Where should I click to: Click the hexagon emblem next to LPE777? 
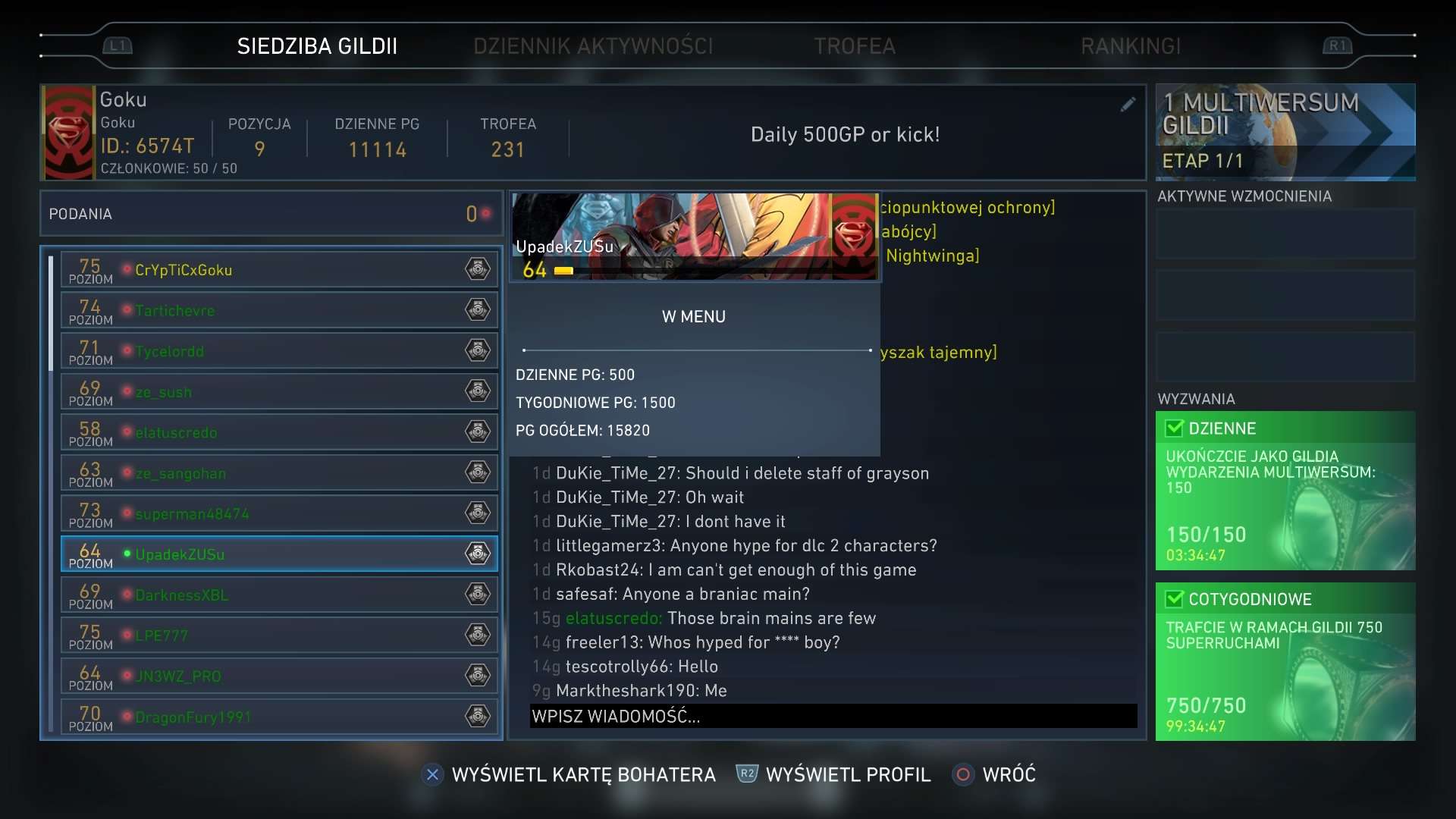[x=478, y=635]
